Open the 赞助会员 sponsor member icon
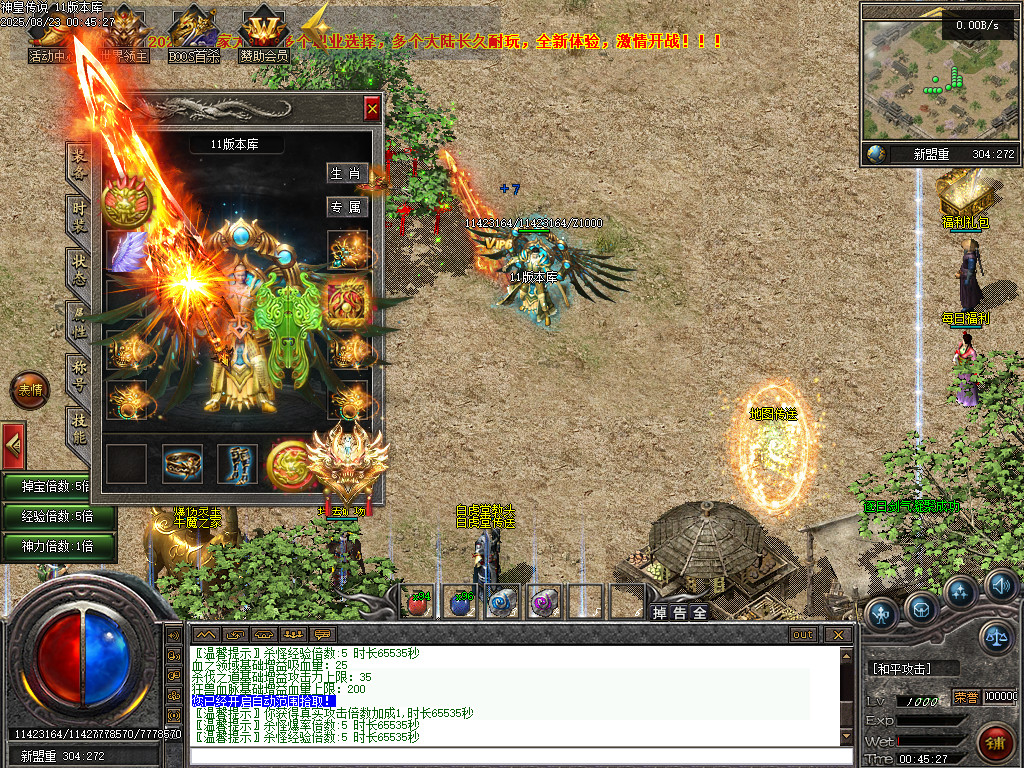This screenshot has height=768, width=1024. (x=264, y=38)
